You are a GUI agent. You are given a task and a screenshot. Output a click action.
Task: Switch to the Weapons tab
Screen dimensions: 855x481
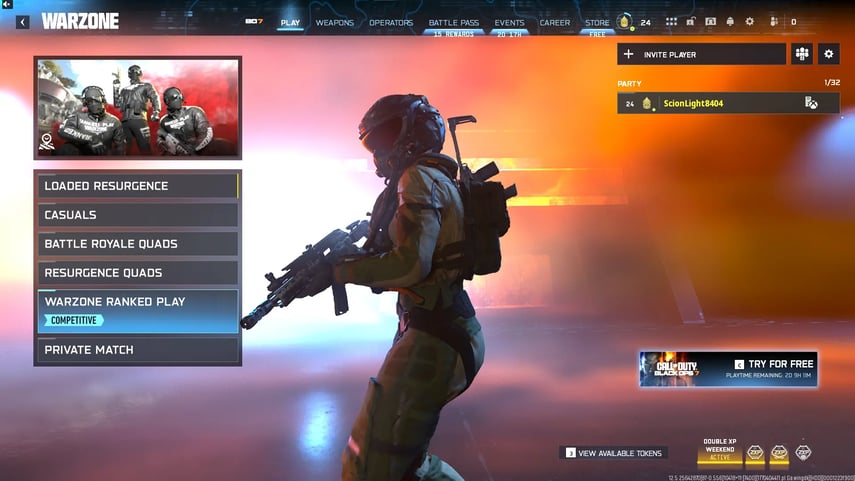click(x=334, y=22)
